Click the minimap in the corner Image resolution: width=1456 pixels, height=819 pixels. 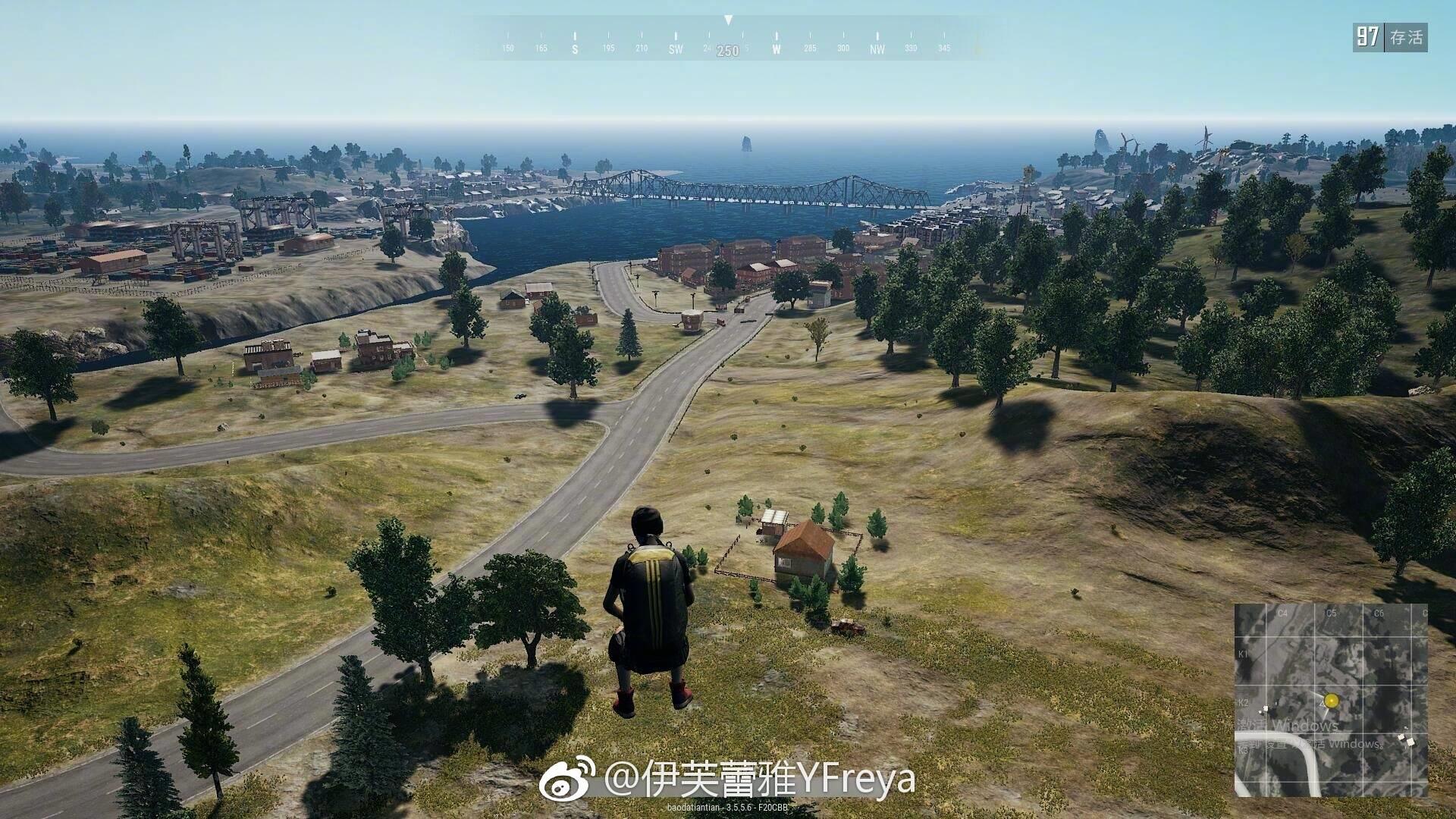(1331, 699)
